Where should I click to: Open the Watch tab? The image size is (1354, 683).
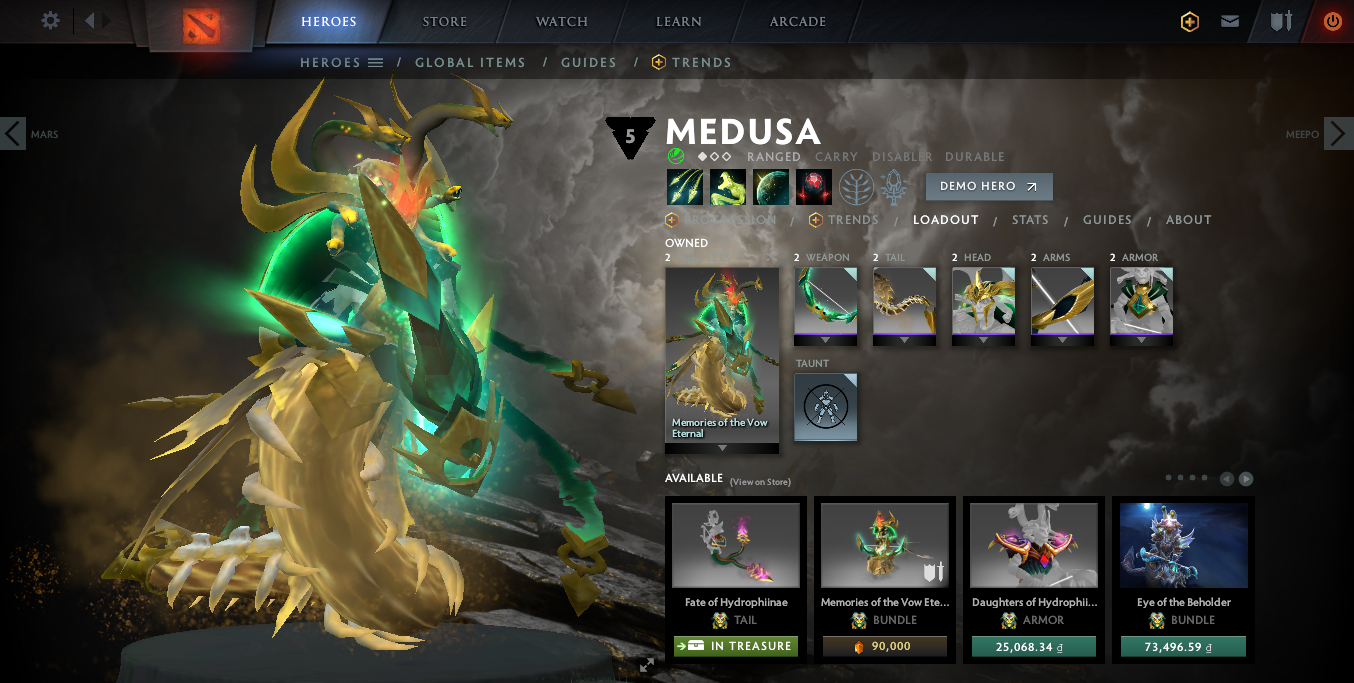pyautogui.click(x=561, y=22)
